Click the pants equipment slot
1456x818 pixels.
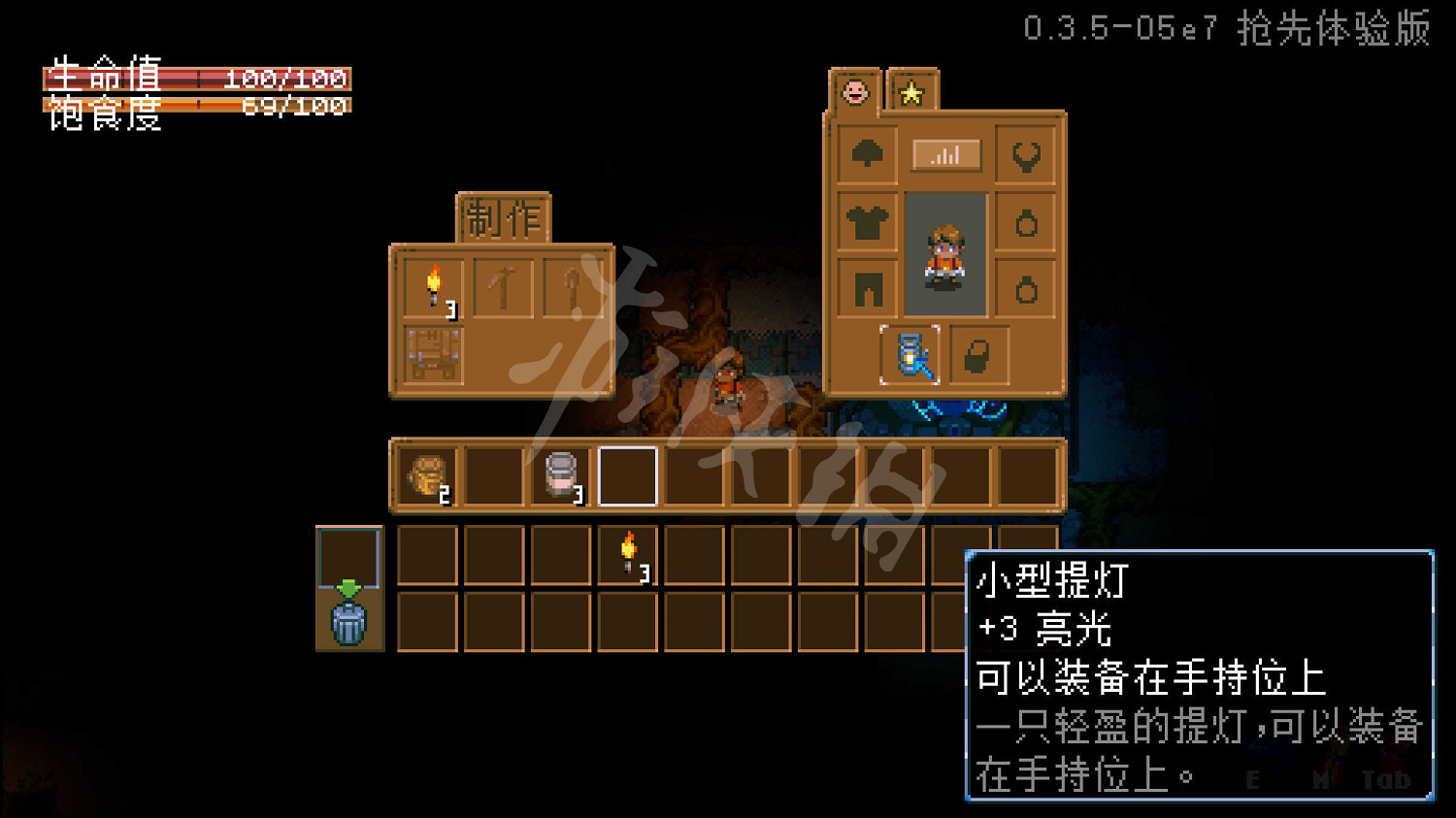[x=867, y=287]
